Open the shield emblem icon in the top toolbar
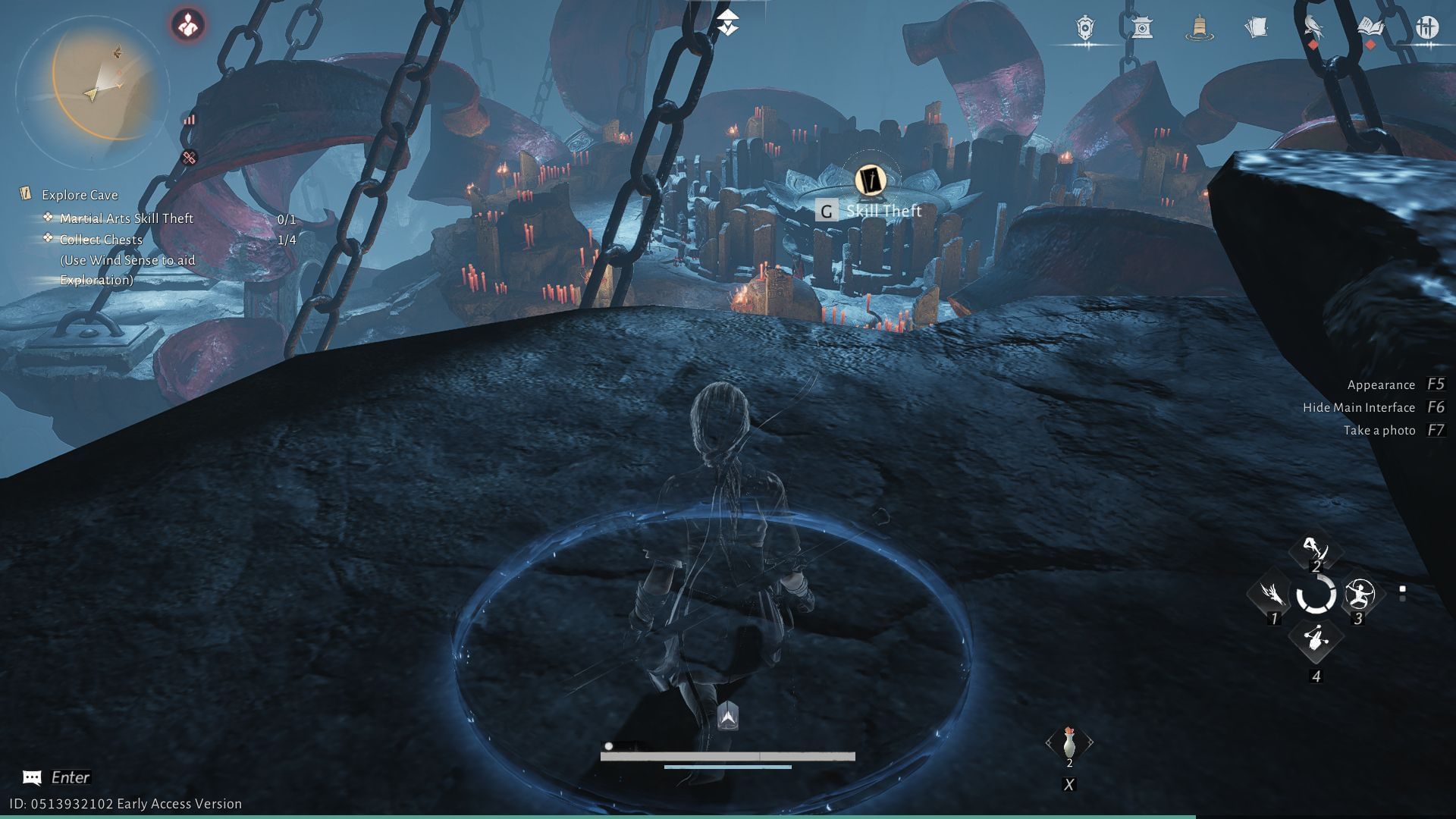The image size is (1456, 819). [1084, 28]
